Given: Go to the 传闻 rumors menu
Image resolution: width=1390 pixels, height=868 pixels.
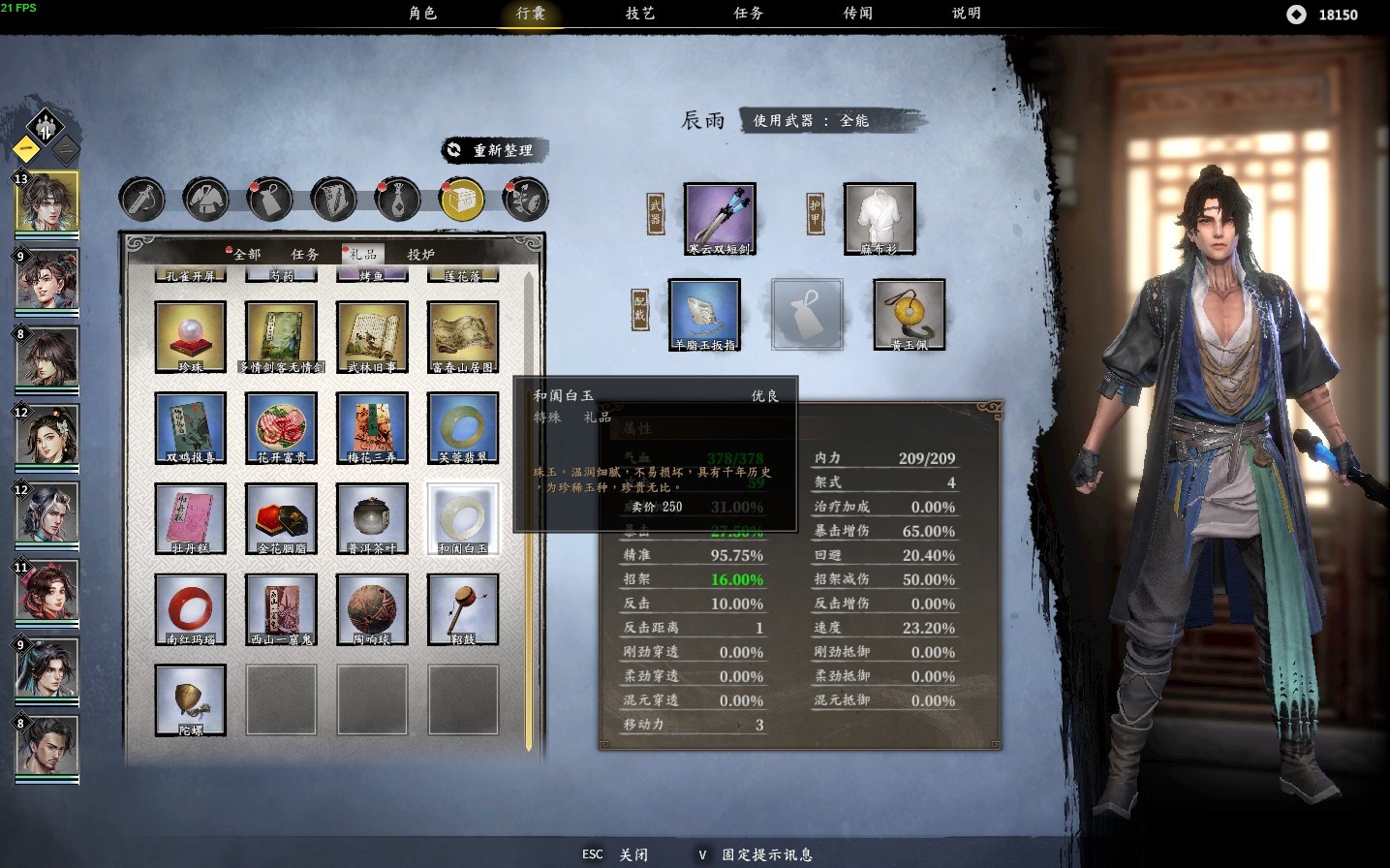Looking at the screenshot, I should pyautogui.click(x=858, y=14).
